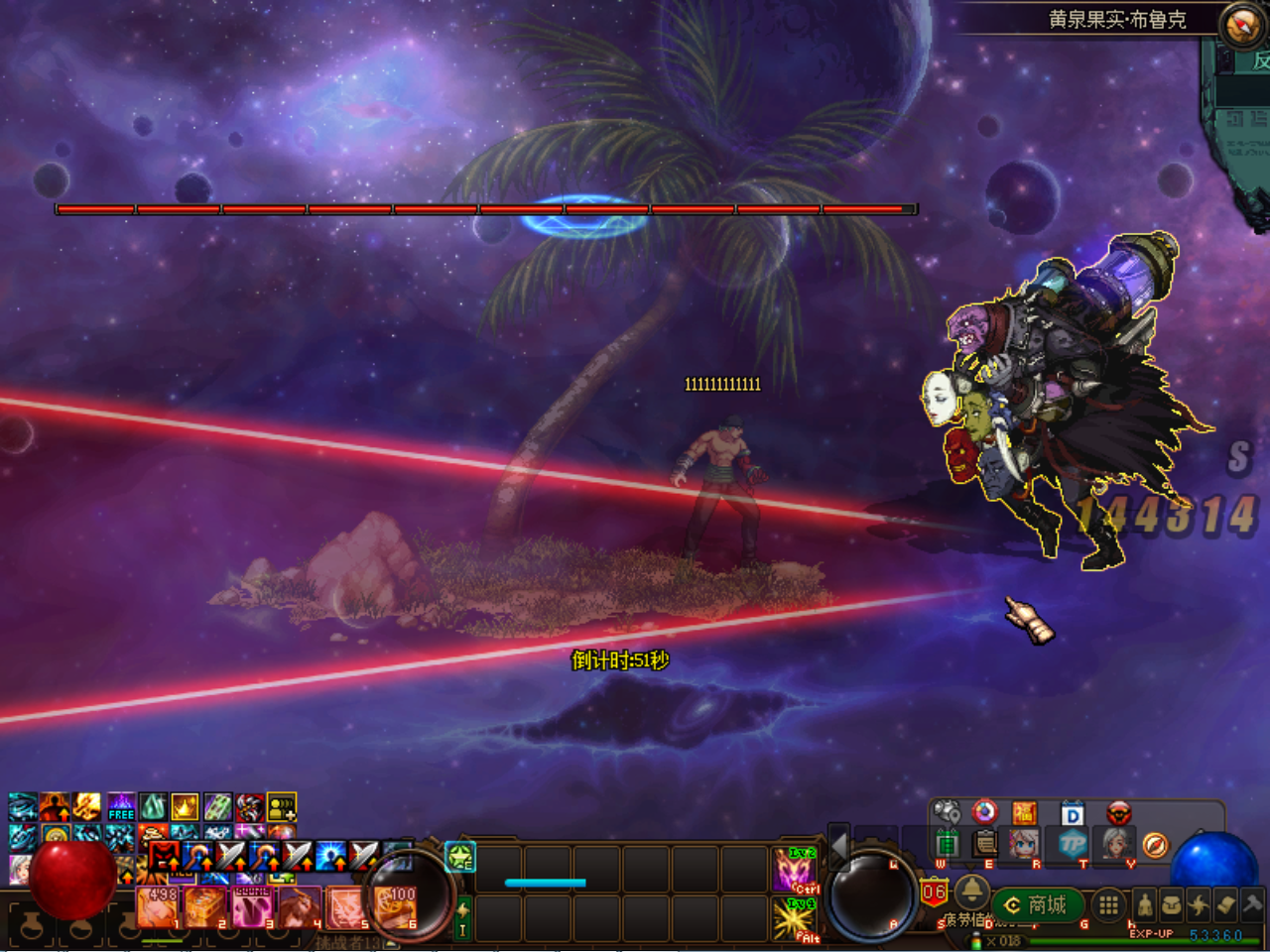Expand the event icon tray arrow
Screen dimensions: 1270x952
968,865
